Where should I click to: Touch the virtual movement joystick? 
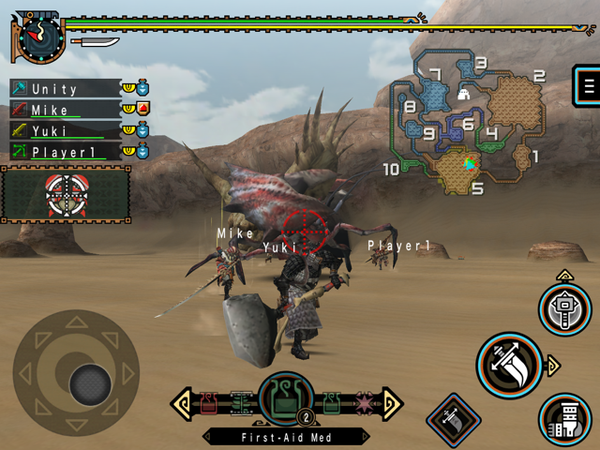(89, 381)
